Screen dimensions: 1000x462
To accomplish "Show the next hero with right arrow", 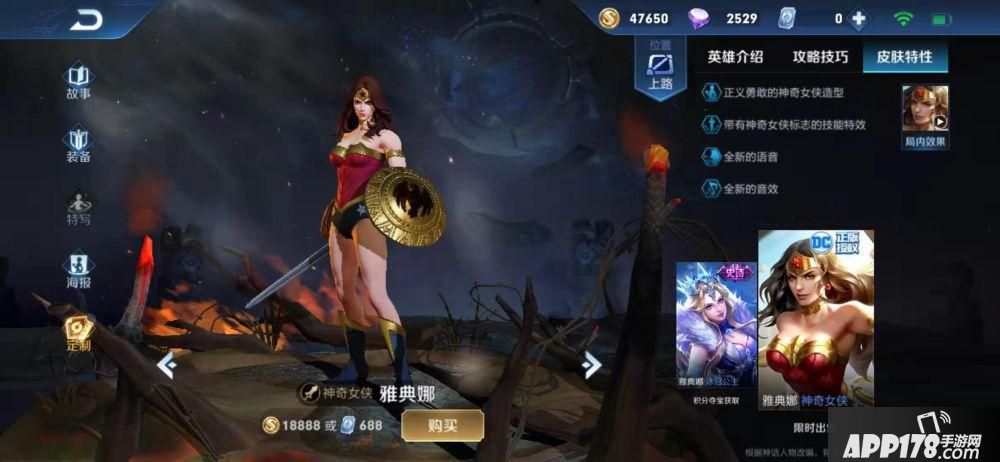I will (x=592, y=366).
